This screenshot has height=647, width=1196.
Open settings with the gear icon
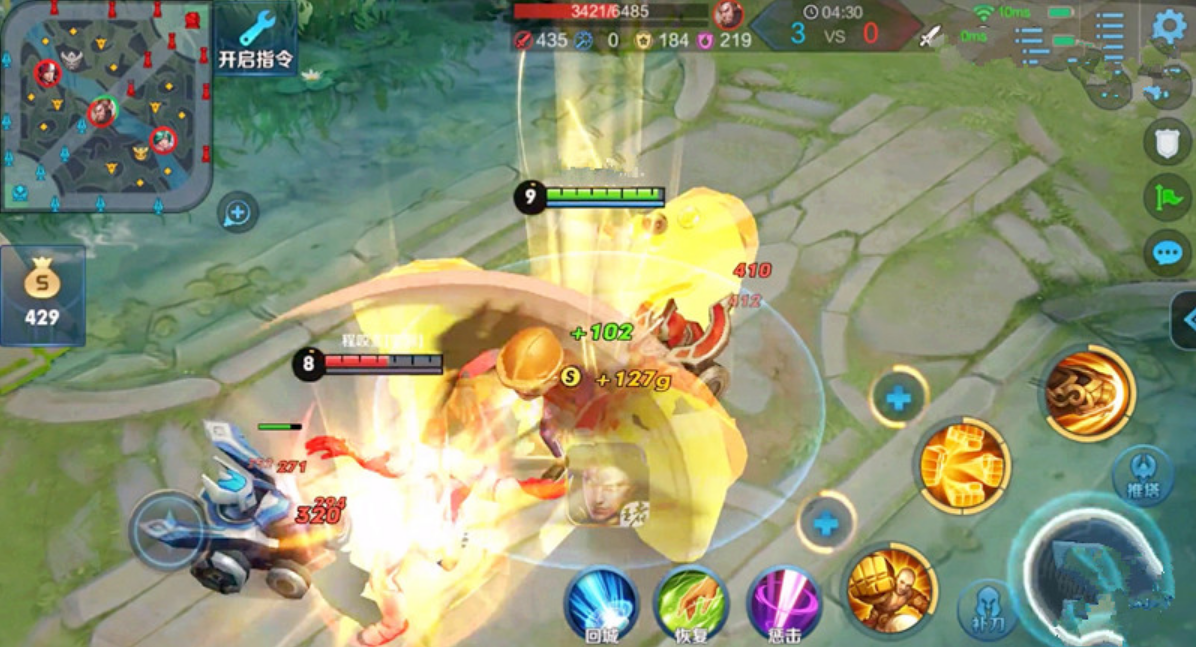[x=1168, y=27]
